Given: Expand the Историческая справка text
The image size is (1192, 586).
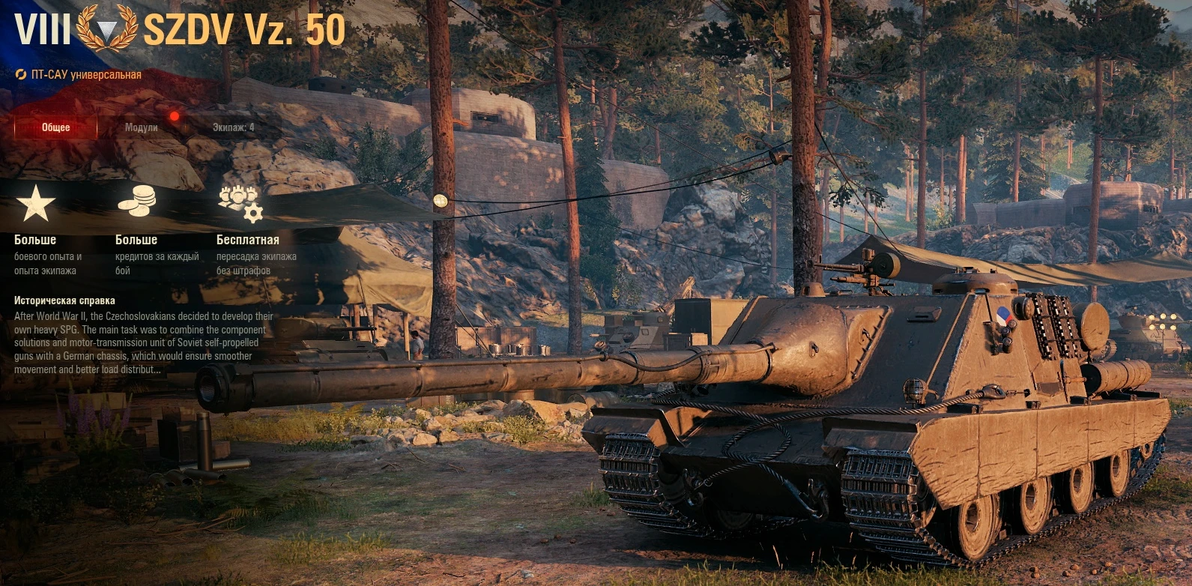Looking at the screenshot, I should (x=64, y=300).
